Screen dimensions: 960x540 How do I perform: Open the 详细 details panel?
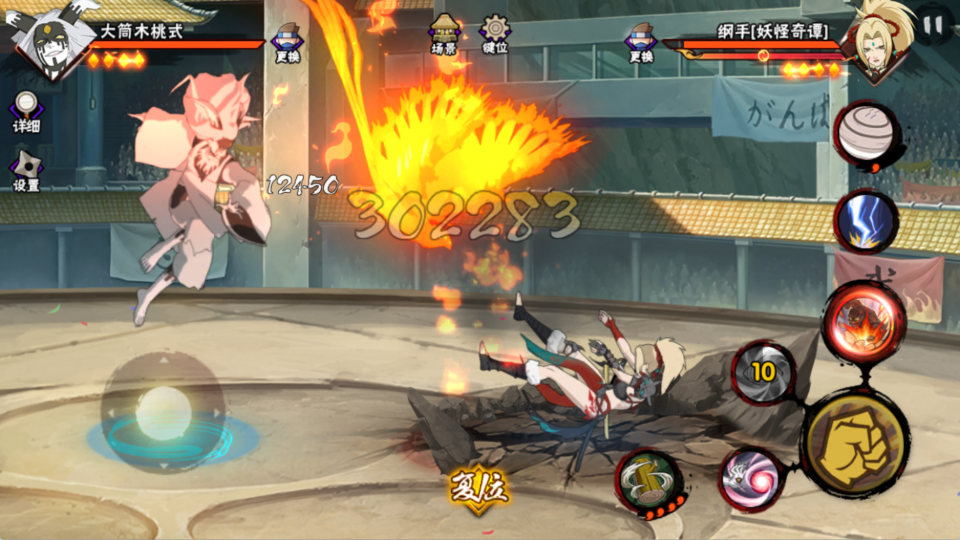pos(26,112)
